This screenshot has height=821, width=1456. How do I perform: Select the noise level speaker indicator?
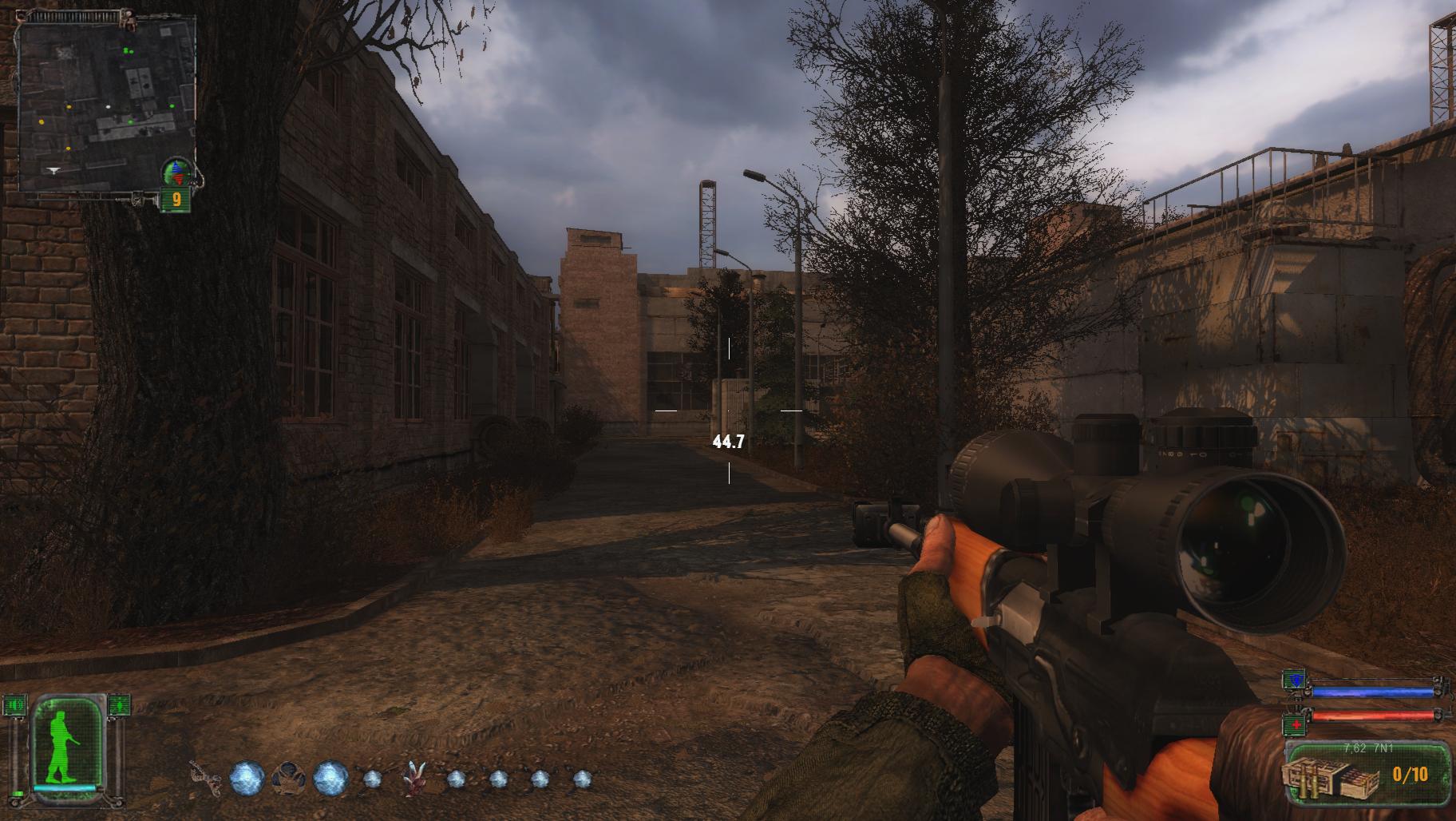[15, 705]
